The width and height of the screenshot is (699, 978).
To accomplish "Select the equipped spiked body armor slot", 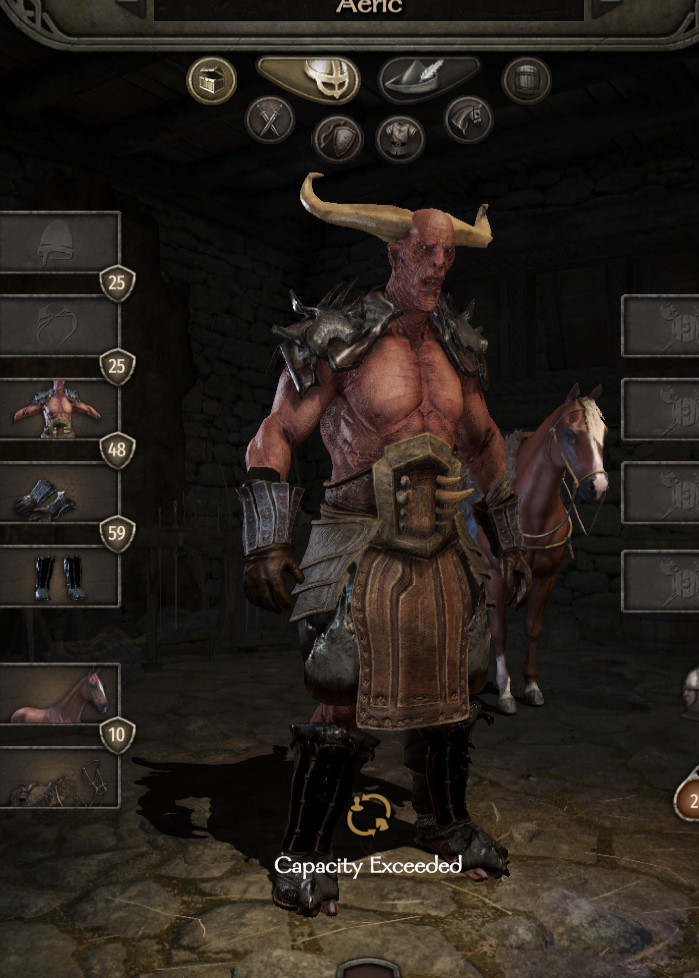I will tap(59, 409).
